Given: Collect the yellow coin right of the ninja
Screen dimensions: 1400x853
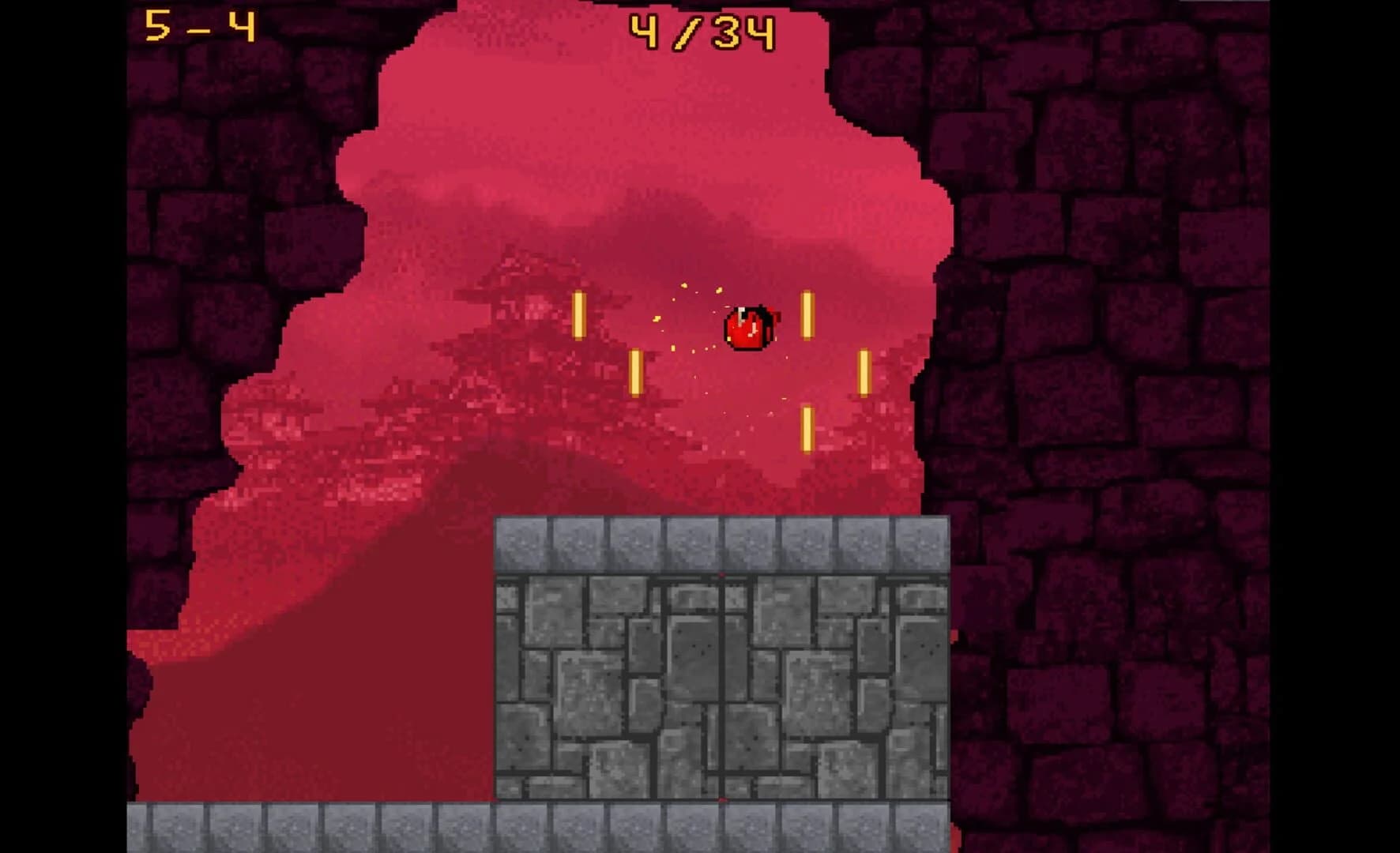Looking at the screenshot, I should [x=807, y=316].
